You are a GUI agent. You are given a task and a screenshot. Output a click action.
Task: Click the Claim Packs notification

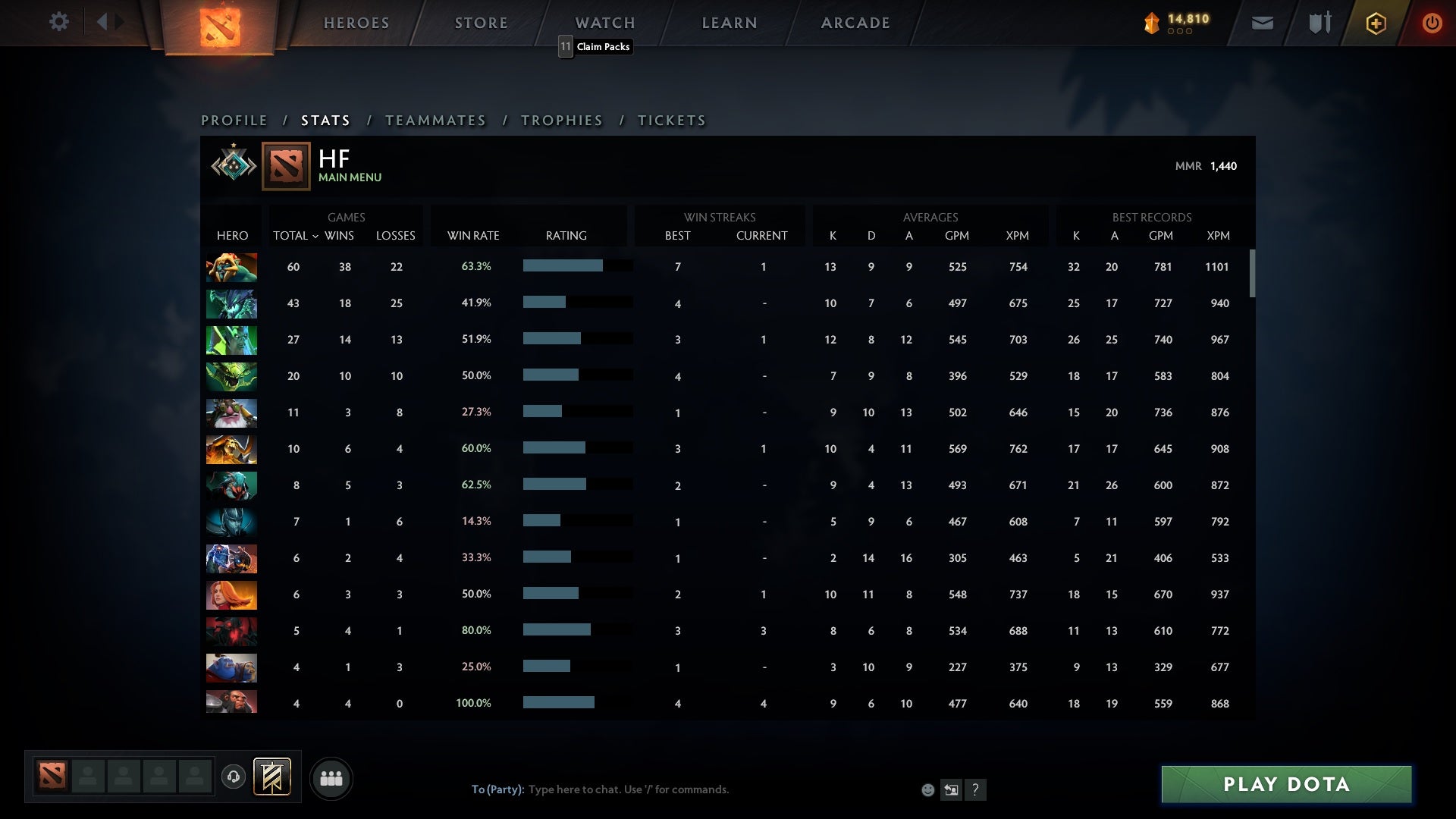[x=595, y=47]
